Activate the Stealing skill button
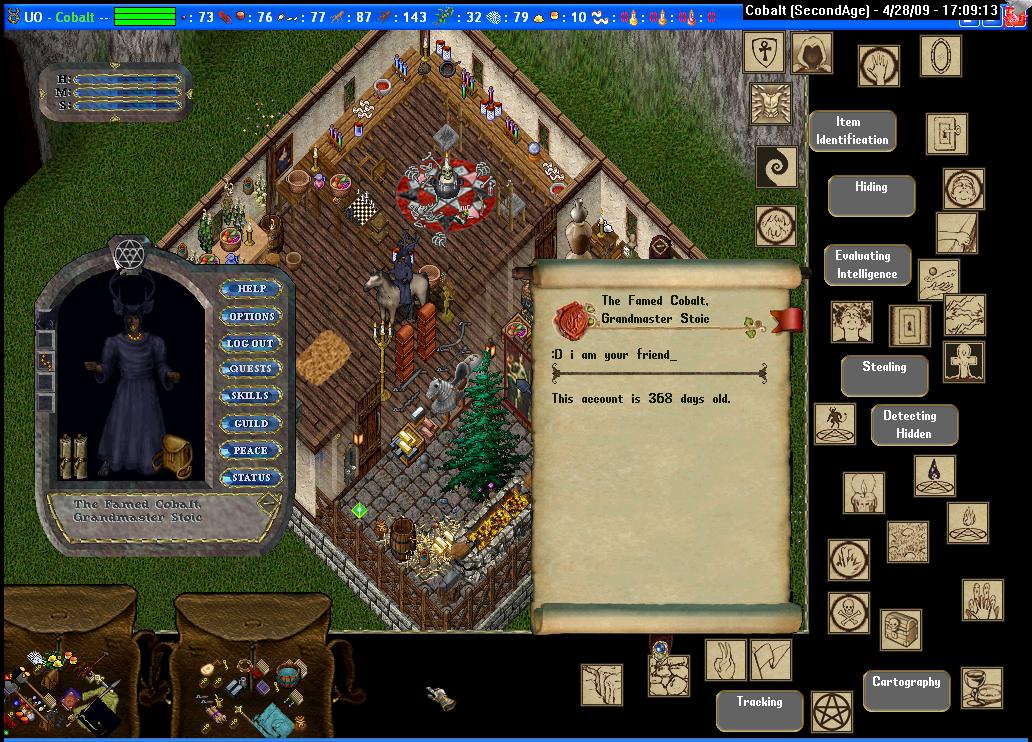Screen dimensions: 1032x742 (x=884, y=375)
